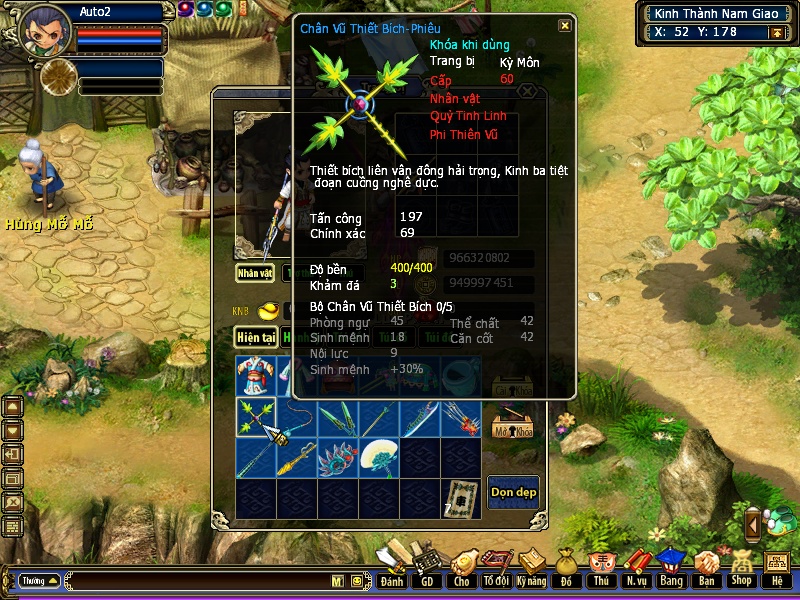Screen dimensions: 800x600
Task: Select the blue kimono robe item
Action: click(256, 376)
